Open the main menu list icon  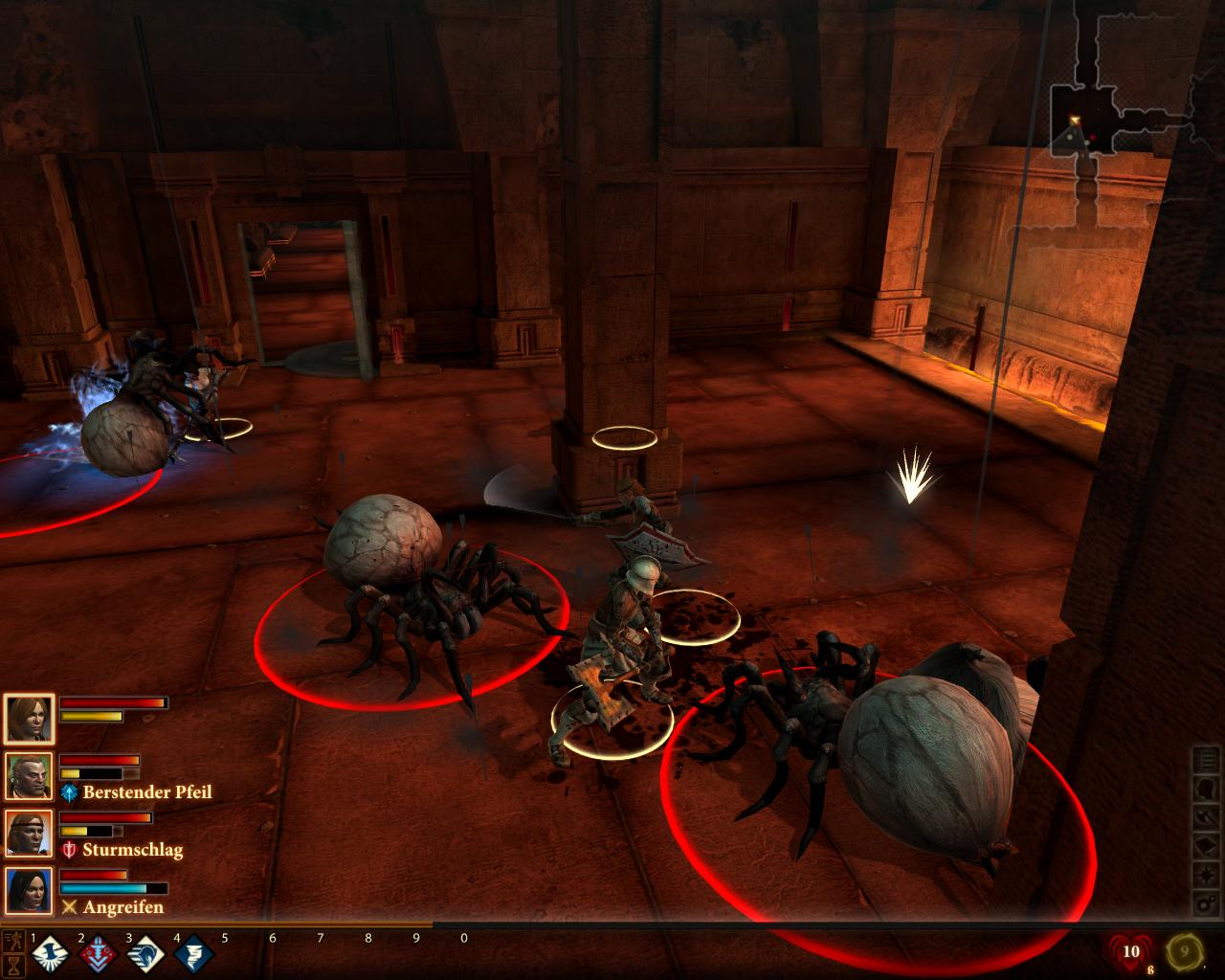(x=1207, y=763)
